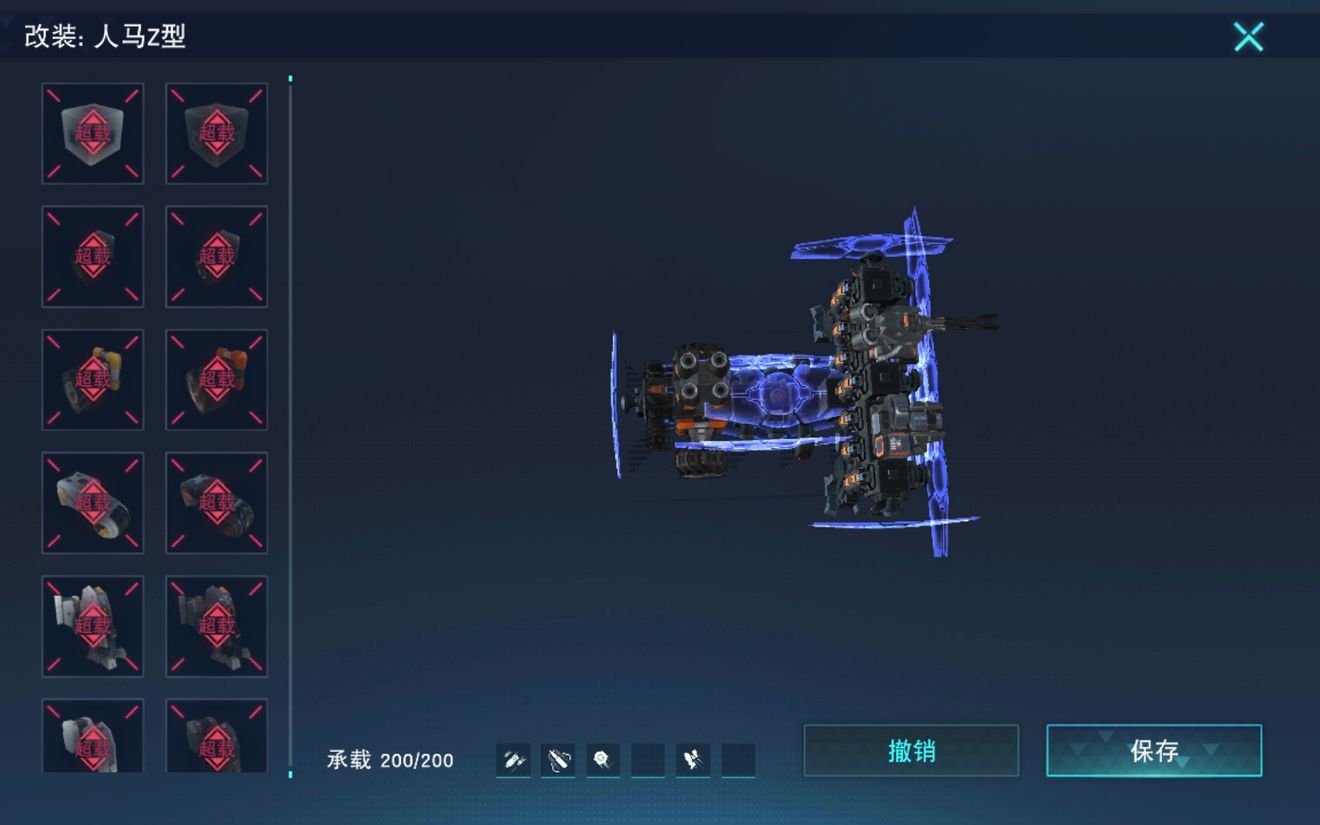This screenshot has height=825, width=1320.
Task: Select the orange-hinged joint part
Action: click(216, 380)
